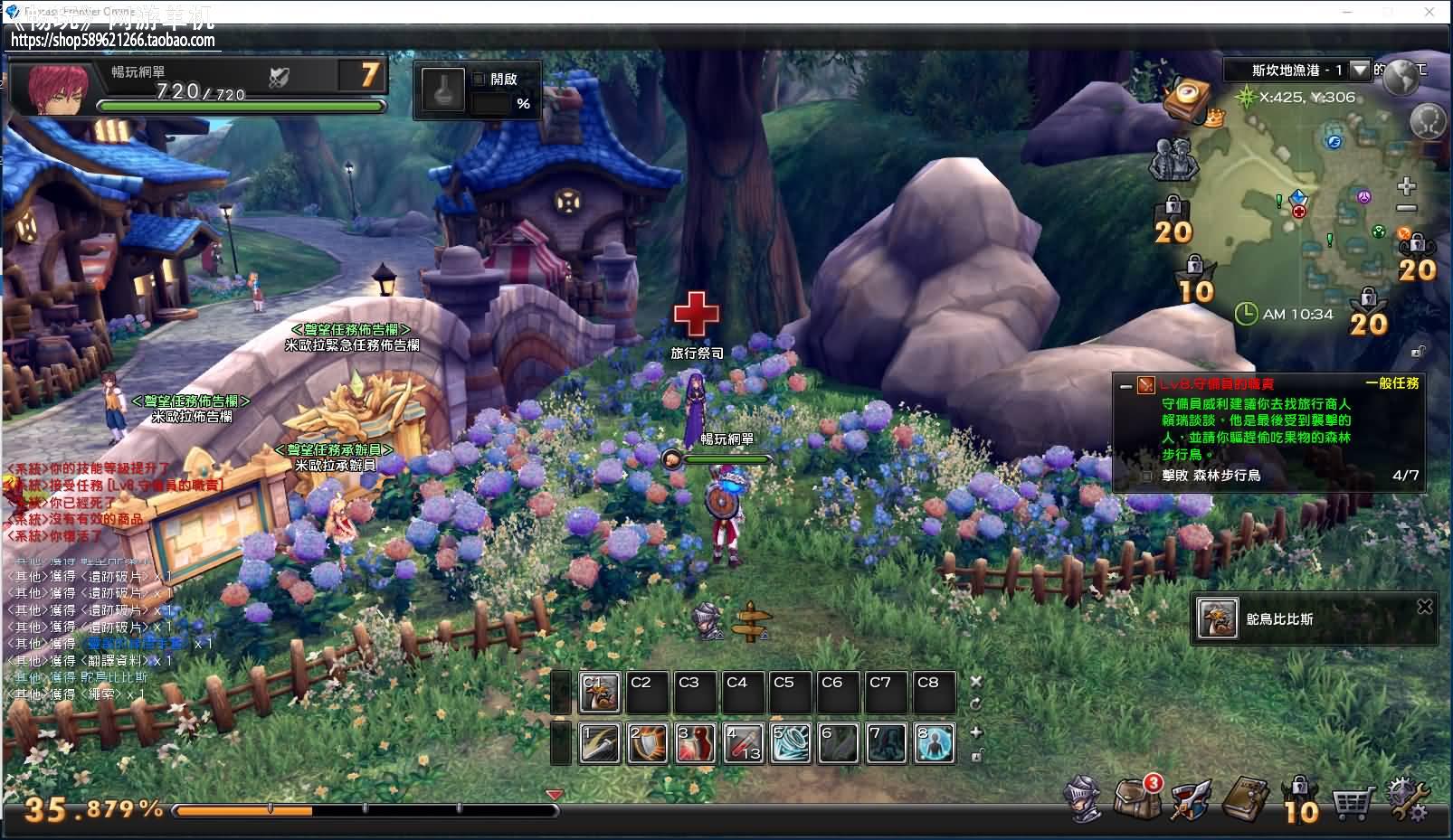Click the potion flask icon near the HP bar
The image size is (1453, 840).
point(442,90)
